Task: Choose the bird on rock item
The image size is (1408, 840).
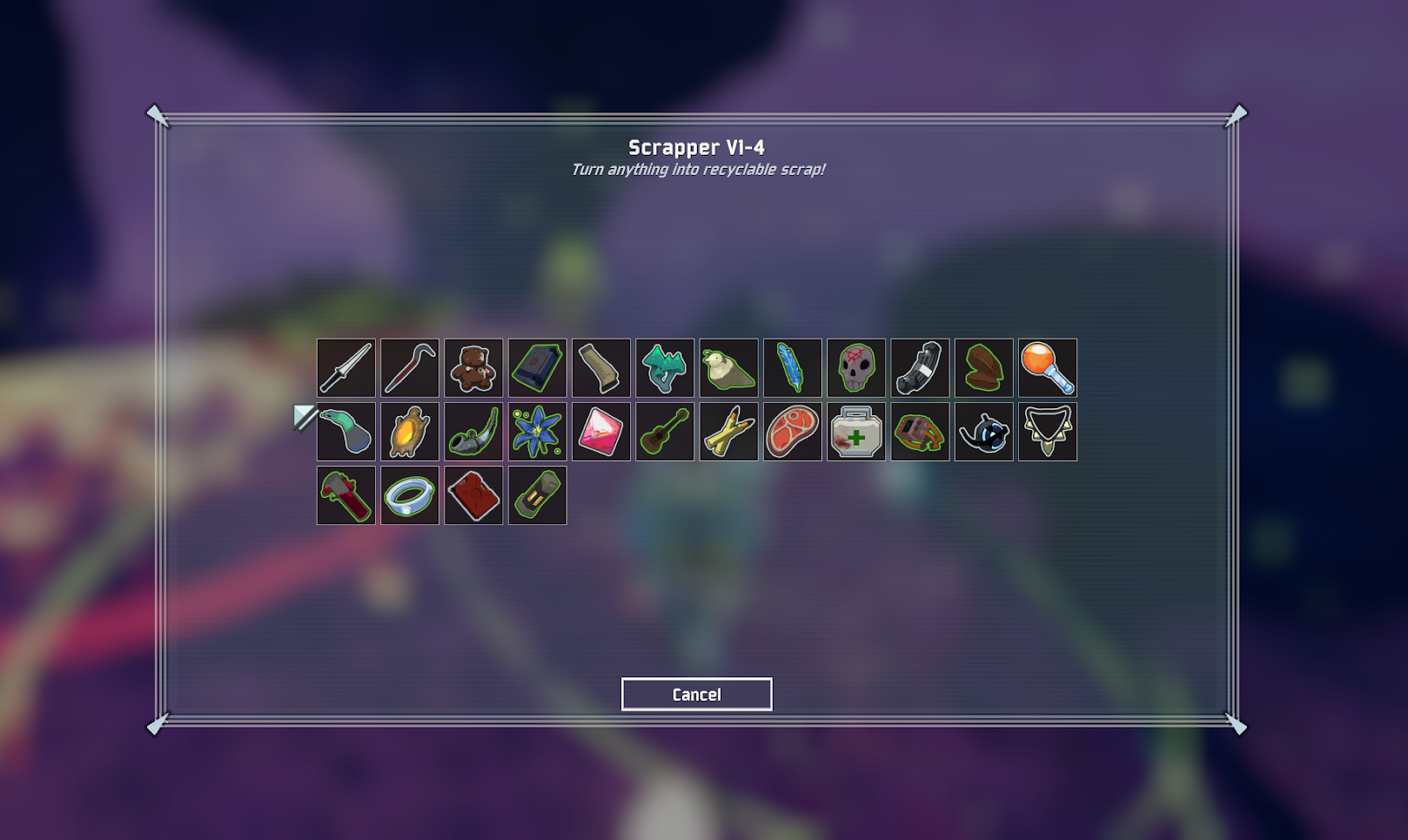Action: 729,368
